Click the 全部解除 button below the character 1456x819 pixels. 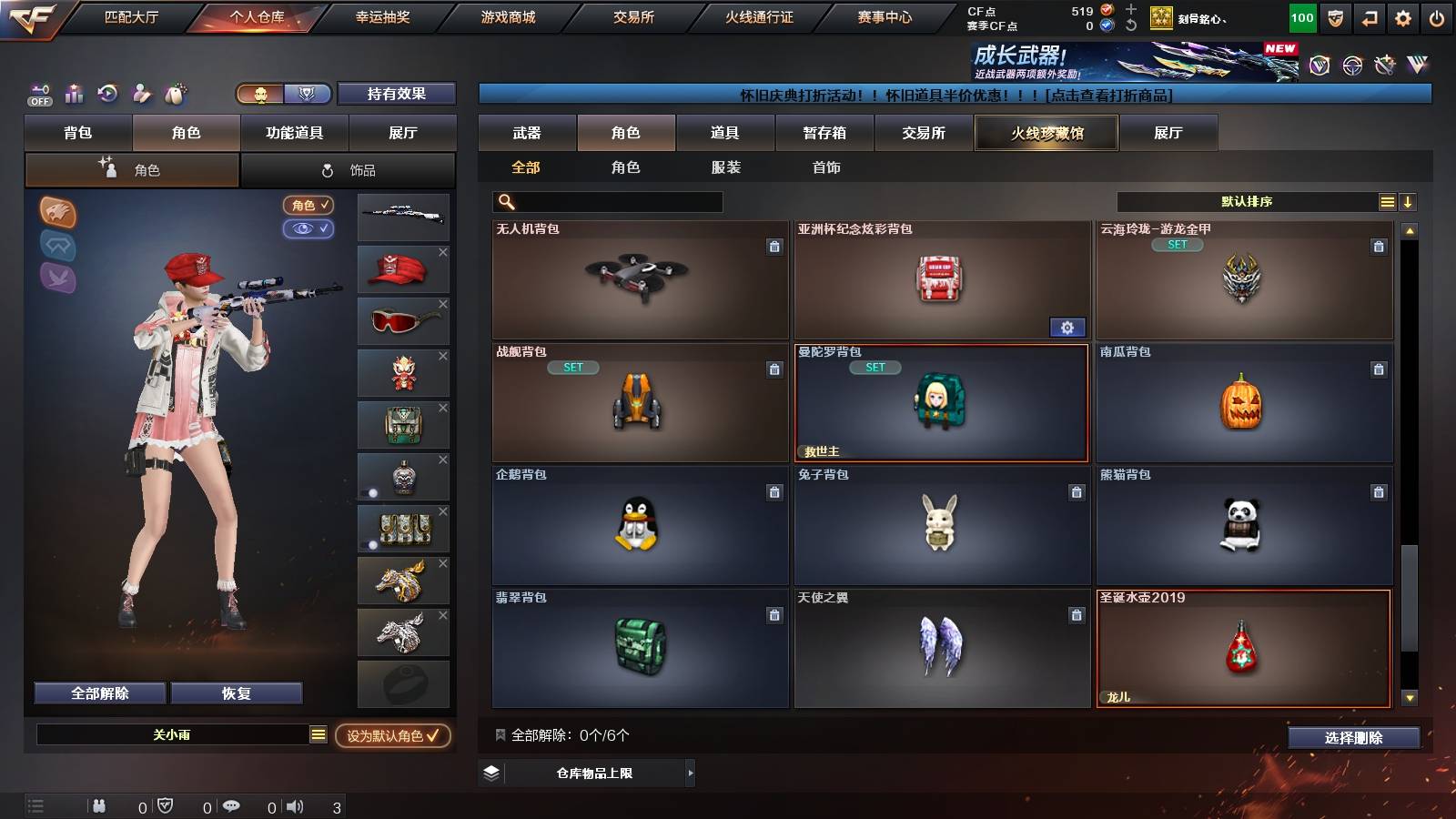(98, 693)
